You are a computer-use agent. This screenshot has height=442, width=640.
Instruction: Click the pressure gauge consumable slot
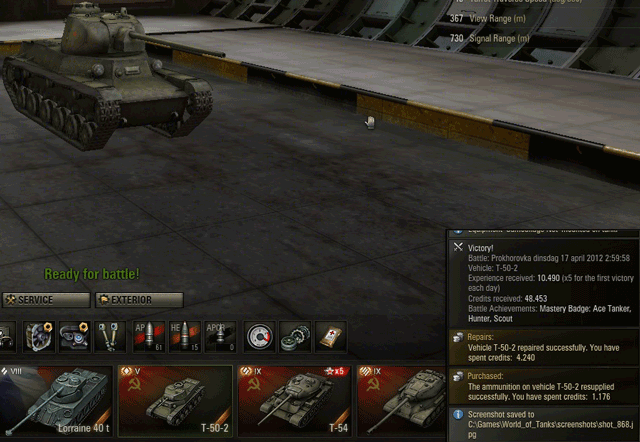pyautogui.click(x=259, y=337)
